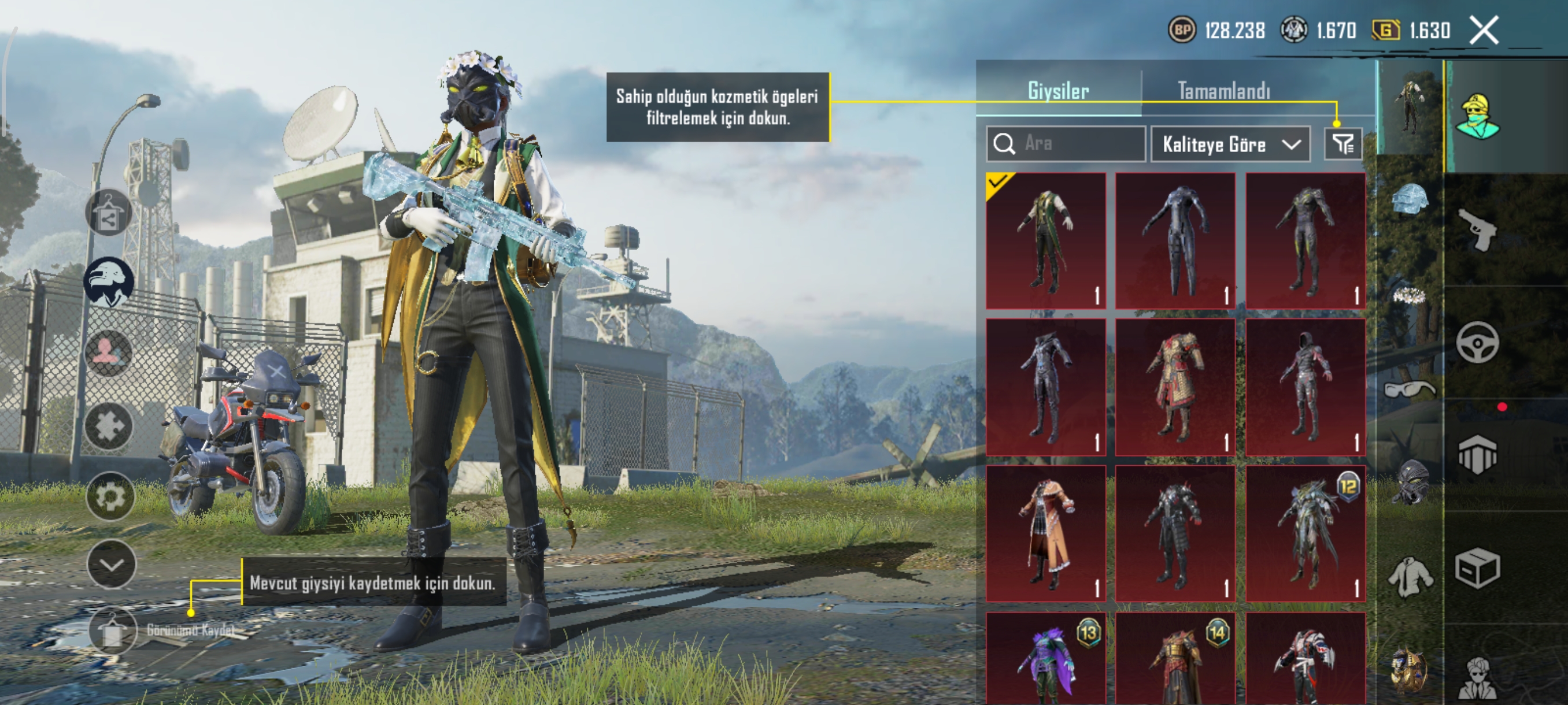Open the gear settings icon

click(x=110, y=497)
